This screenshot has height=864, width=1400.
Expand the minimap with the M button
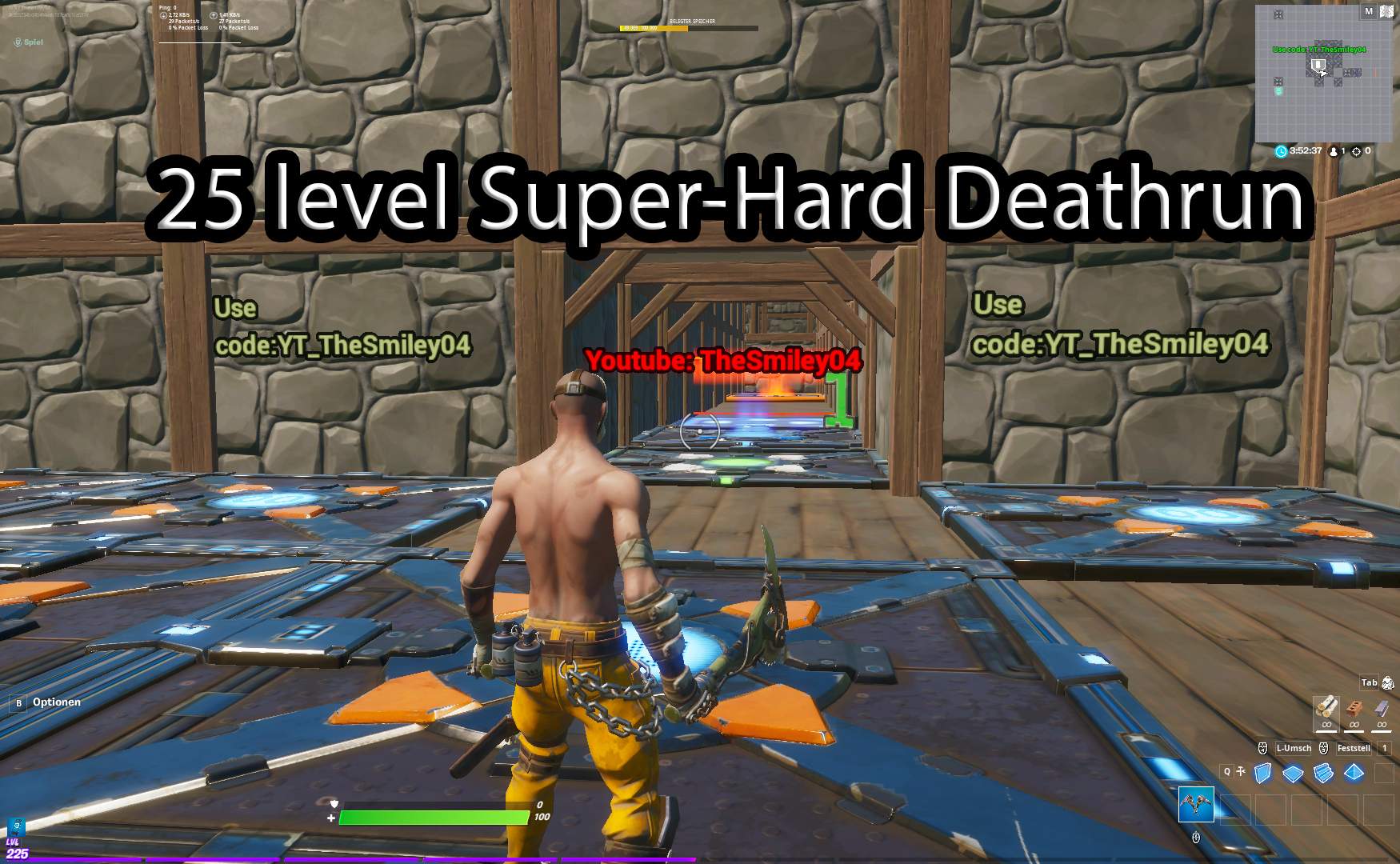point(1369,12)
